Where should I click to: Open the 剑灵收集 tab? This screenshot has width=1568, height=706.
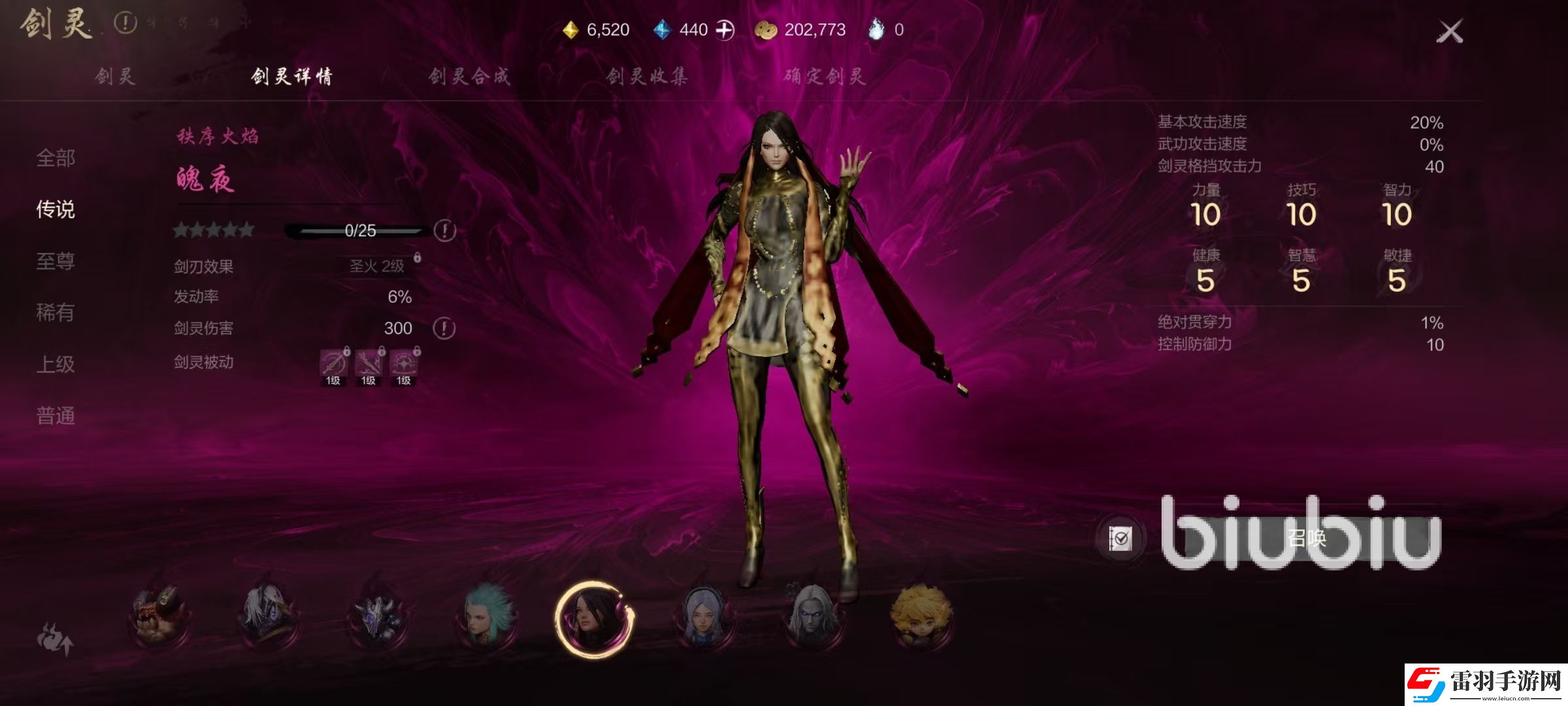click(647, 76)
